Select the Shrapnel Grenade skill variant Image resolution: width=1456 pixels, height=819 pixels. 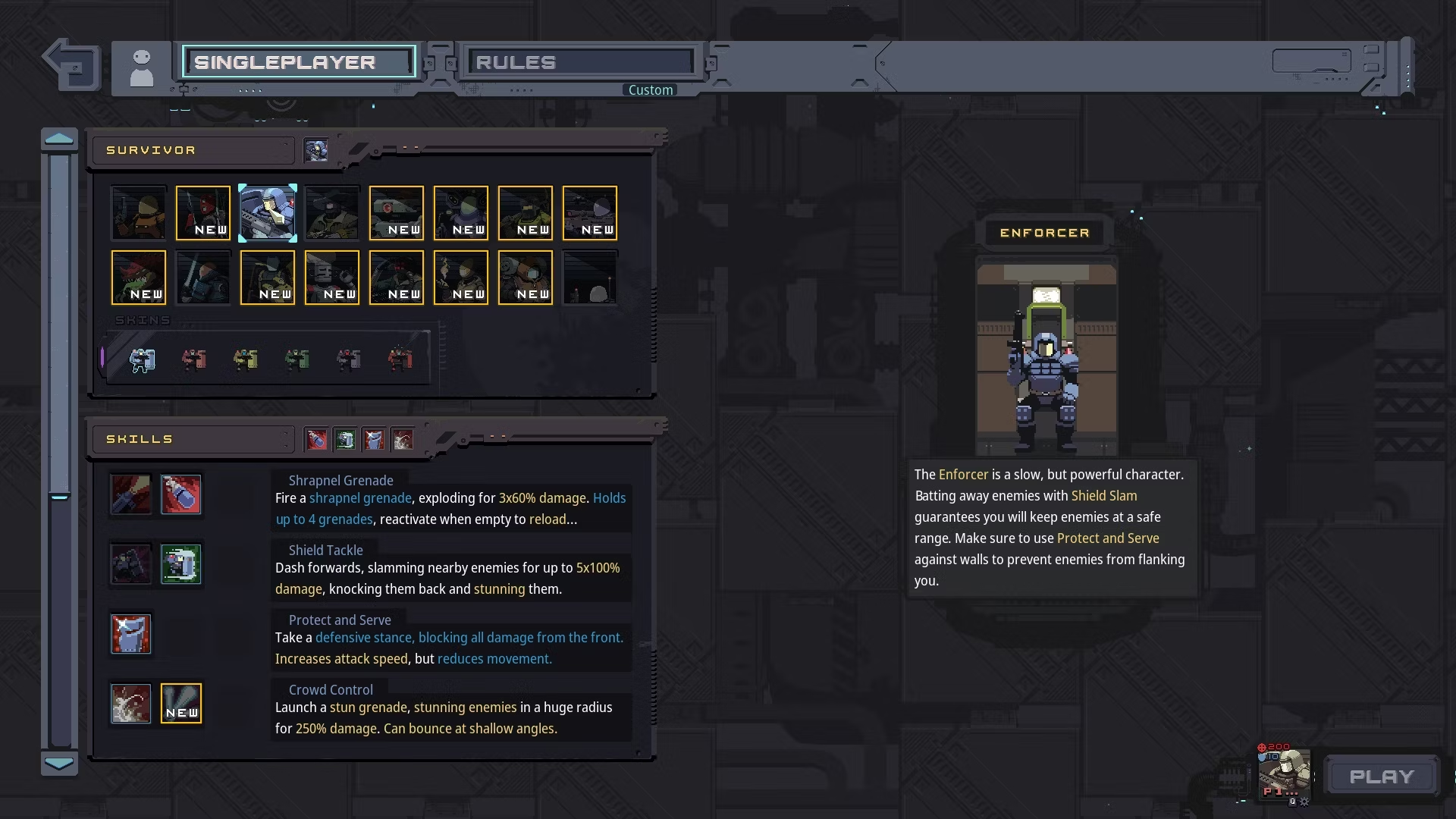pyautogui.click(x=181, y=494)
